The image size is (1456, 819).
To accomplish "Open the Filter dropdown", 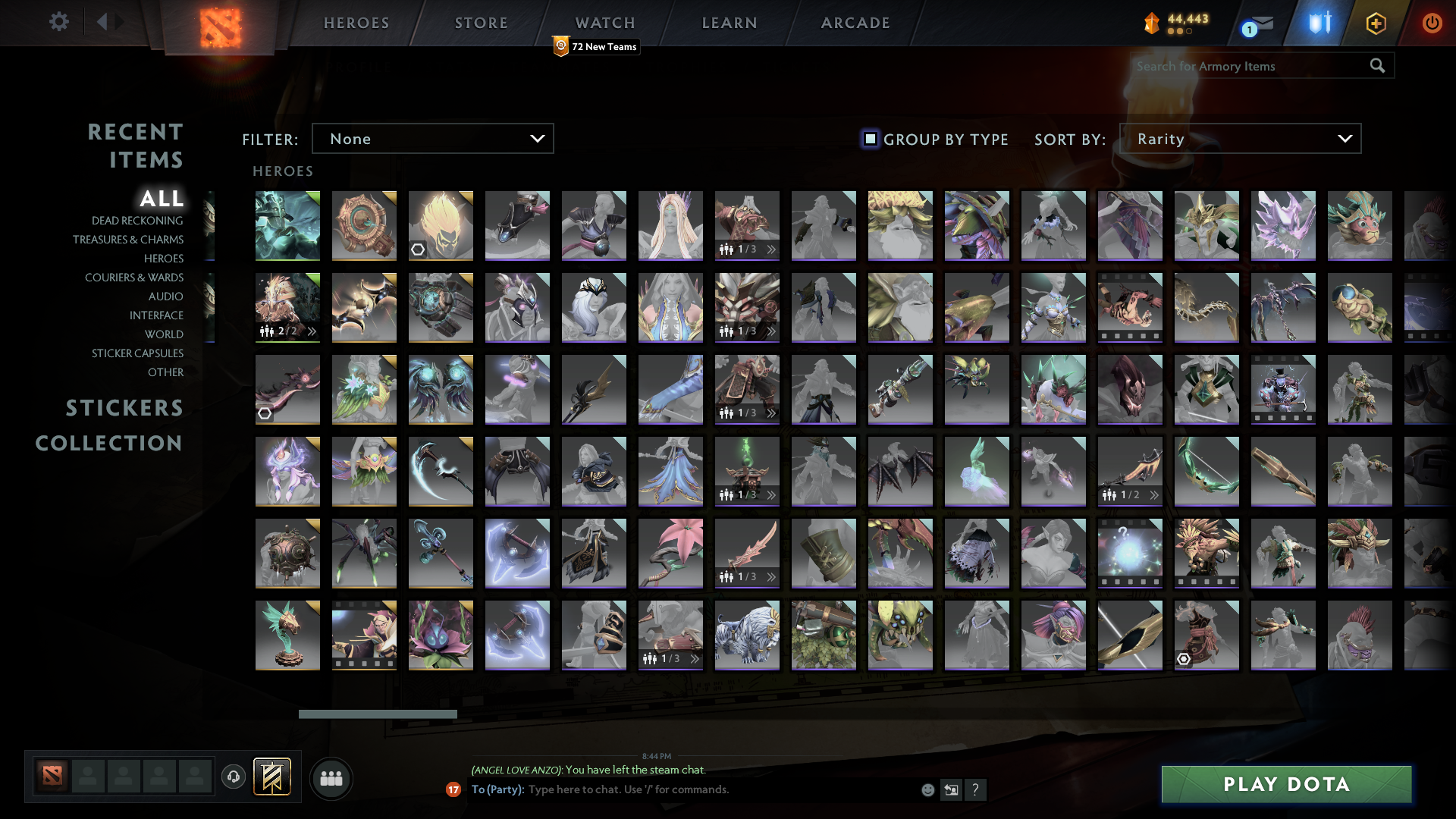I will click(x=432, y=138).
